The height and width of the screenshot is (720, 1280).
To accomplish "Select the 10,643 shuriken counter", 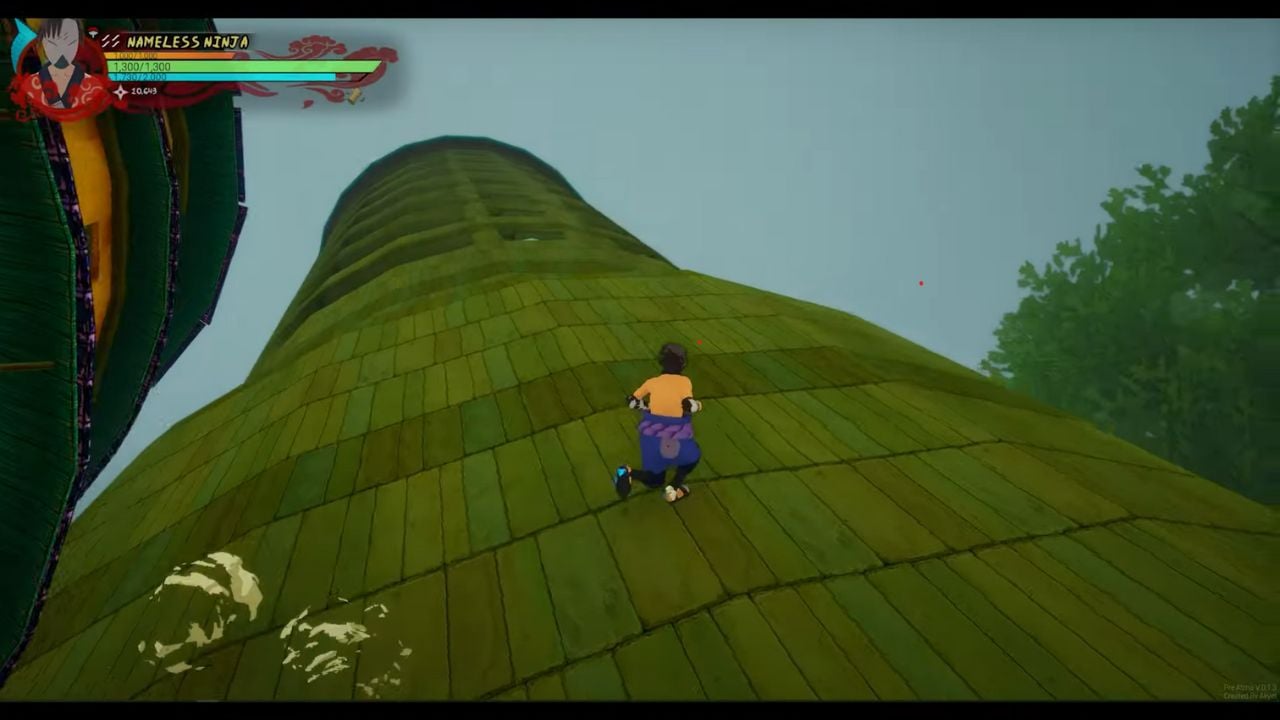I will 145,93.
